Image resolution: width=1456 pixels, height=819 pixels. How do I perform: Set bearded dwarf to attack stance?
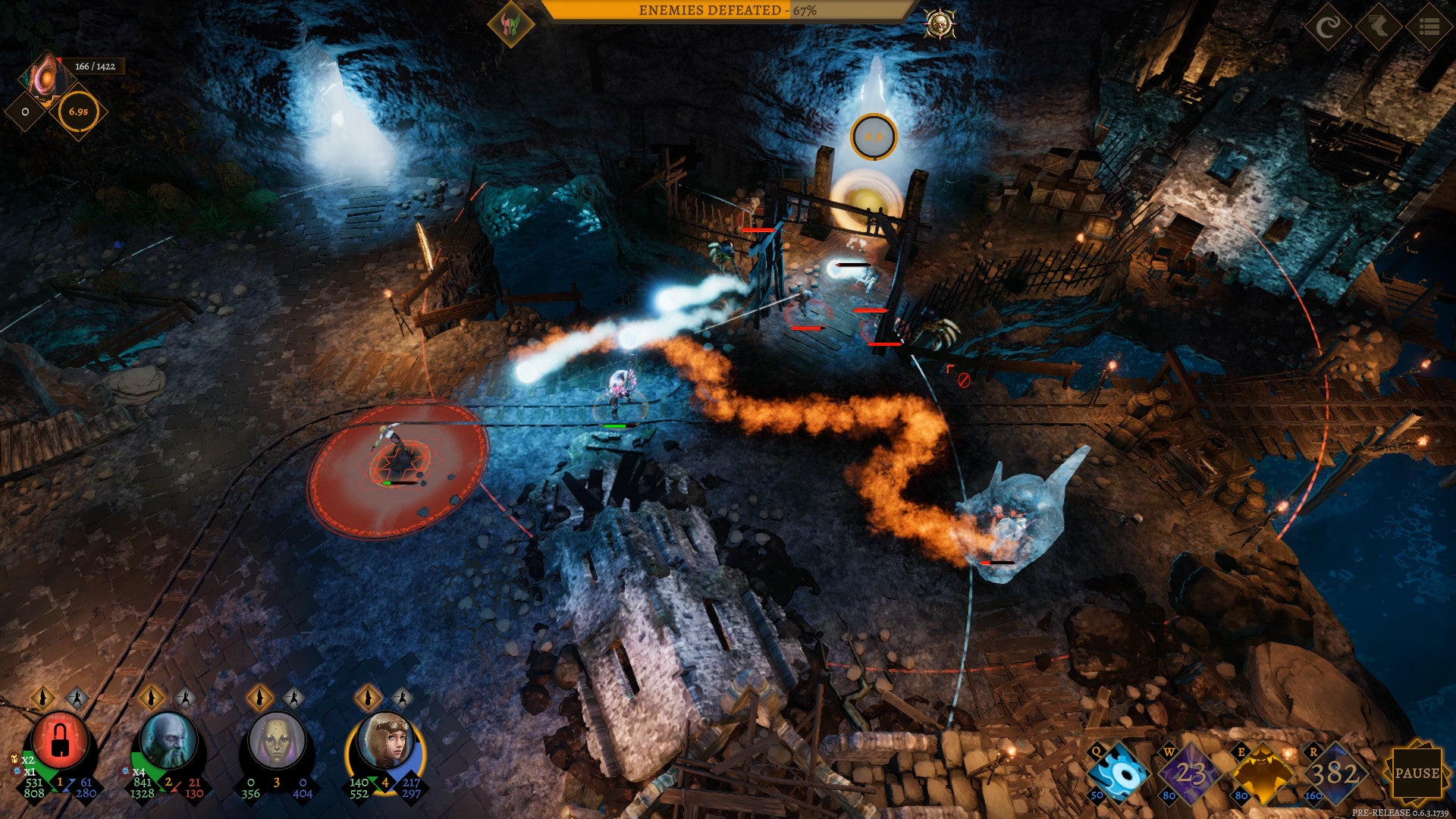tap(184, 697)
